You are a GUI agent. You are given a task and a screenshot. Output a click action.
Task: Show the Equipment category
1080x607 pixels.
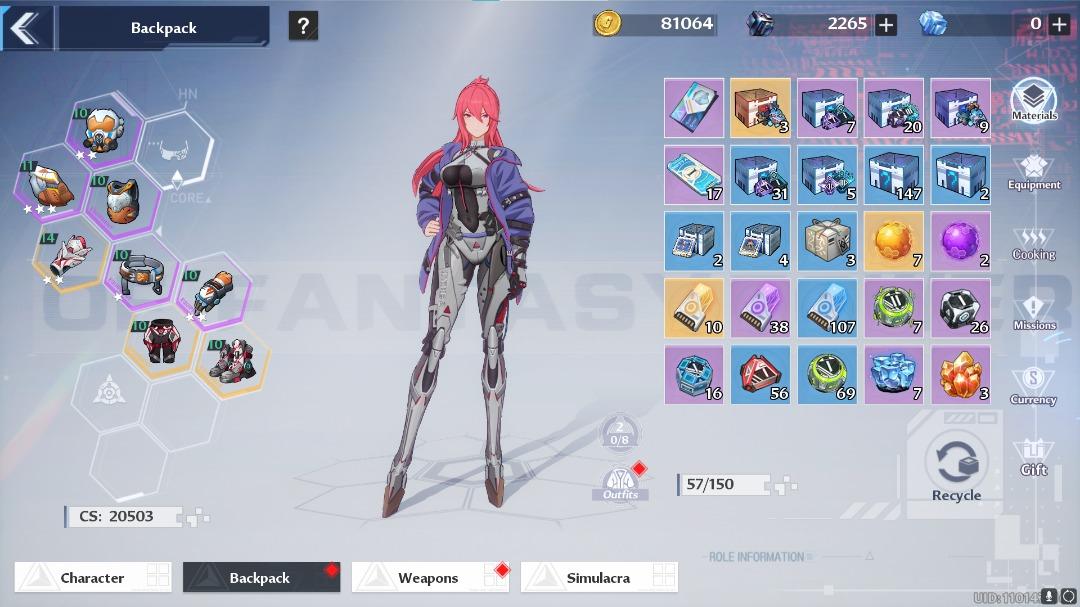click(1034, 170)
